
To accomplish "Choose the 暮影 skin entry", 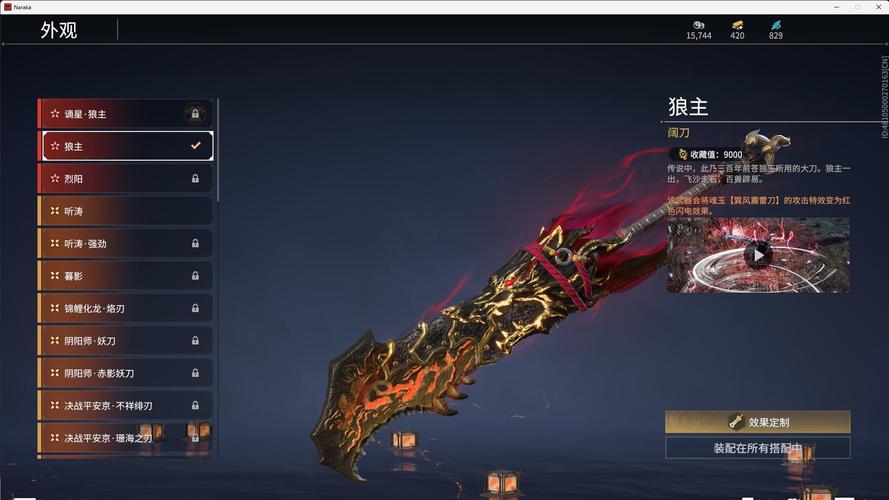I will 125,276.
